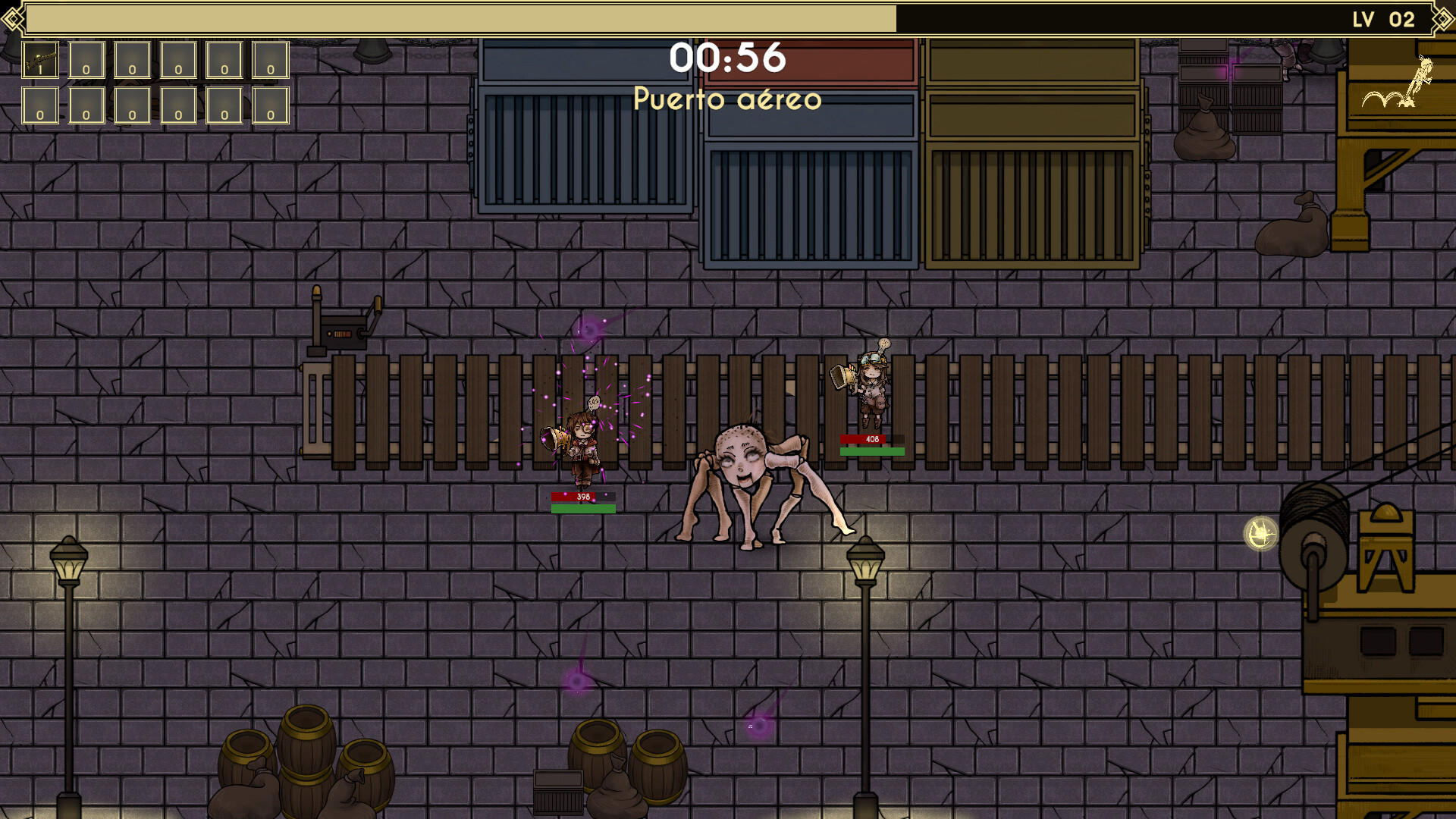Click the second empty weapon slot showing 0
Screen dimensions: 1456x819
tap(85, 61)
